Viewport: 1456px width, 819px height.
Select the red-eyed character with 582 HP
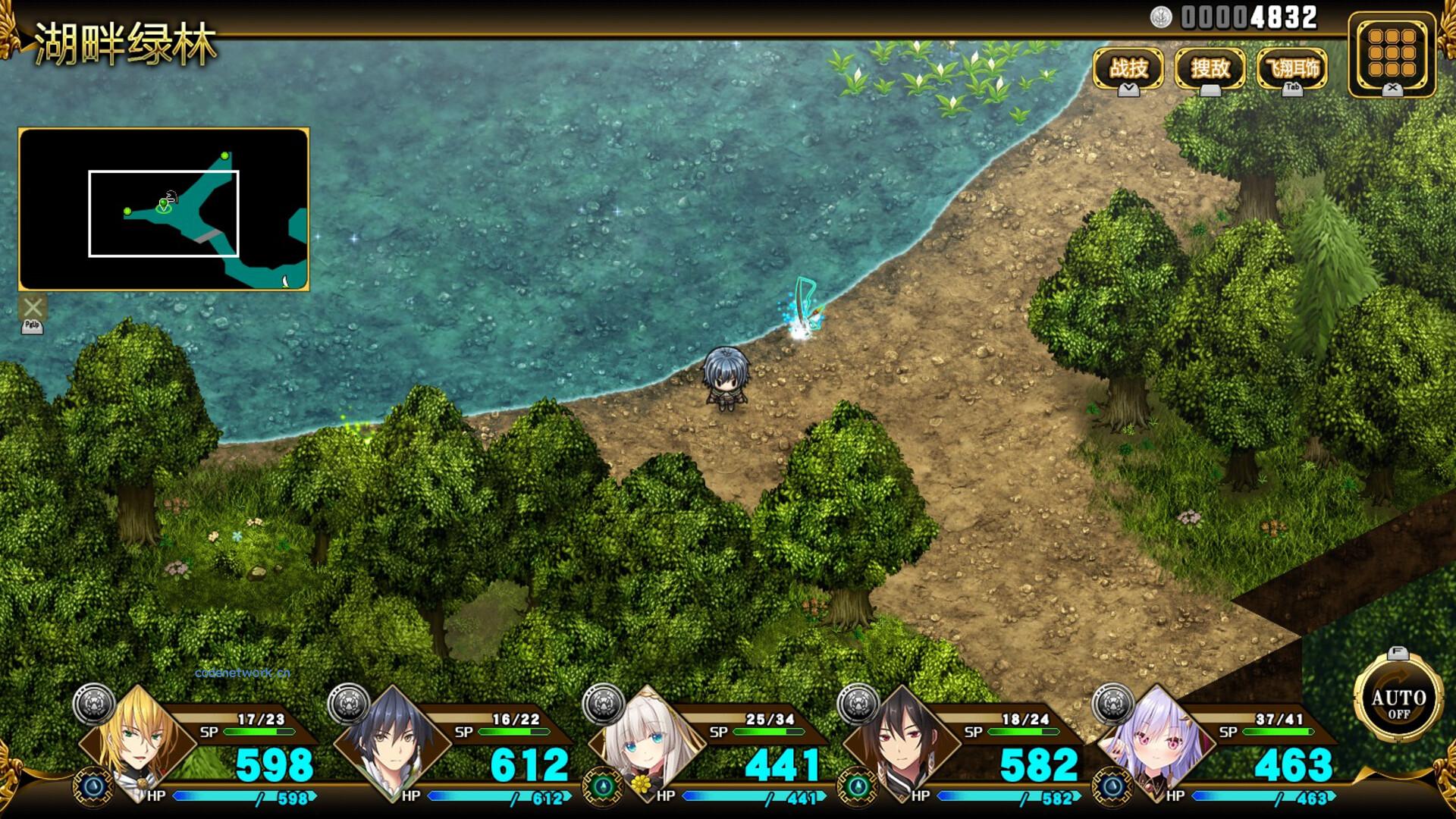(902, 743)
